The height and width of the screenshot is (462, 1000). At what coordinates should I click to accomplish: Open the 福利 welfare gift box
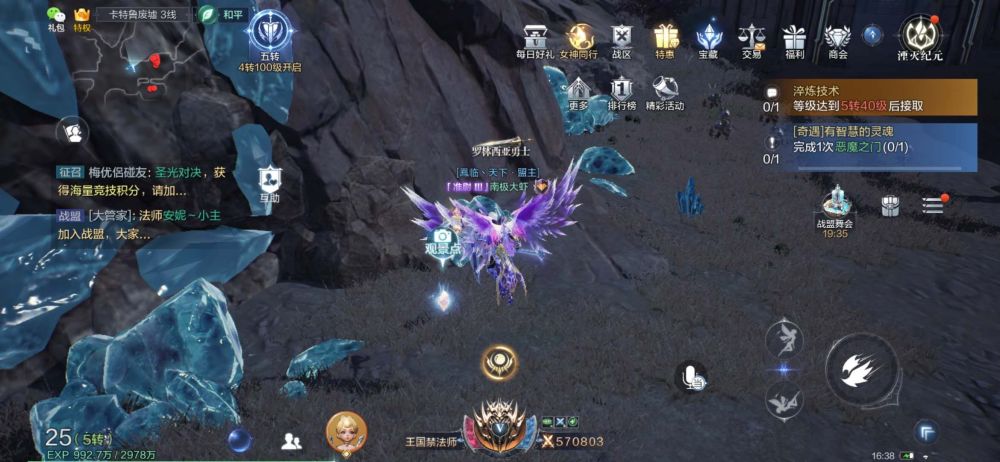(794, 39)
